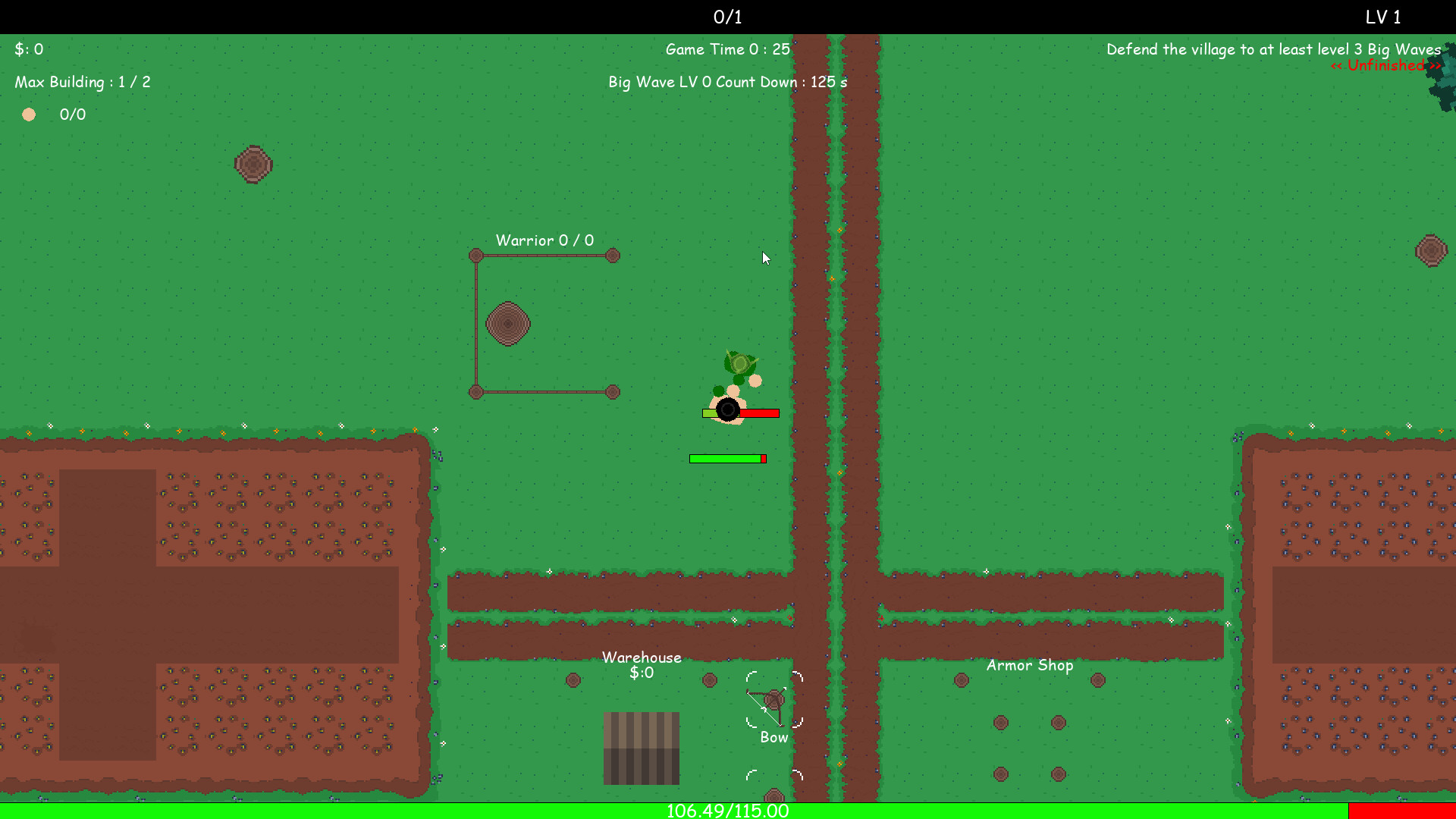
Task: Select the rock cluster below the Warehouse label
Action: [573, 680]
